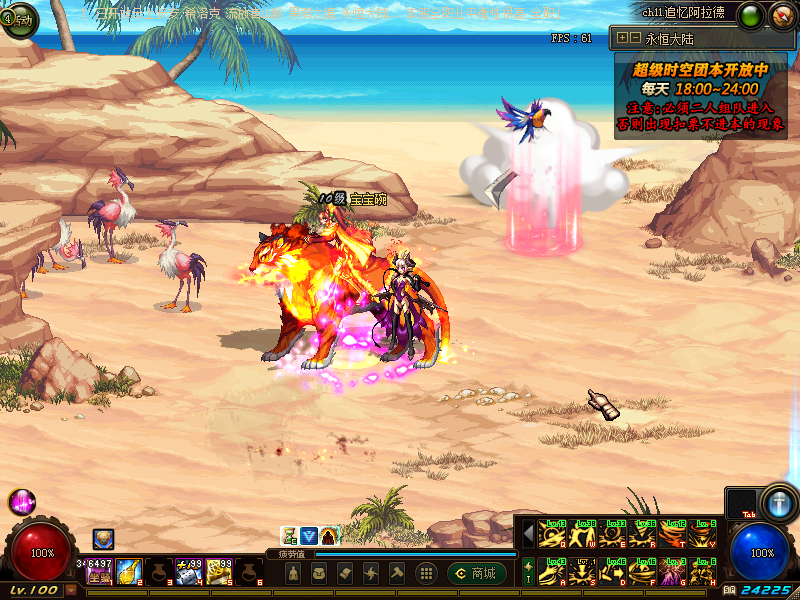Open the character silhouette menu icon
Viewport: 800px width, 600px height.
click(x=292, y=573)
